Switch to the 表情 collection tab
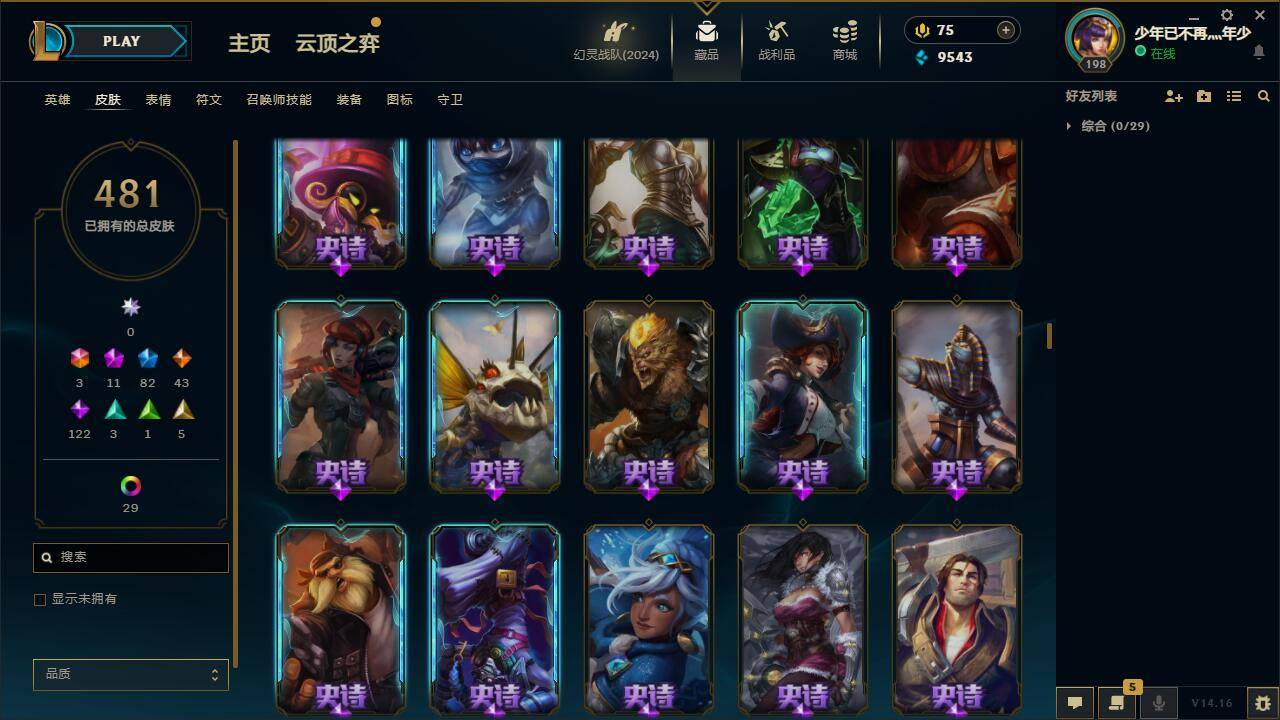Image resolution: width=1280 pixels, height=720 pixels. coord(157,100)
